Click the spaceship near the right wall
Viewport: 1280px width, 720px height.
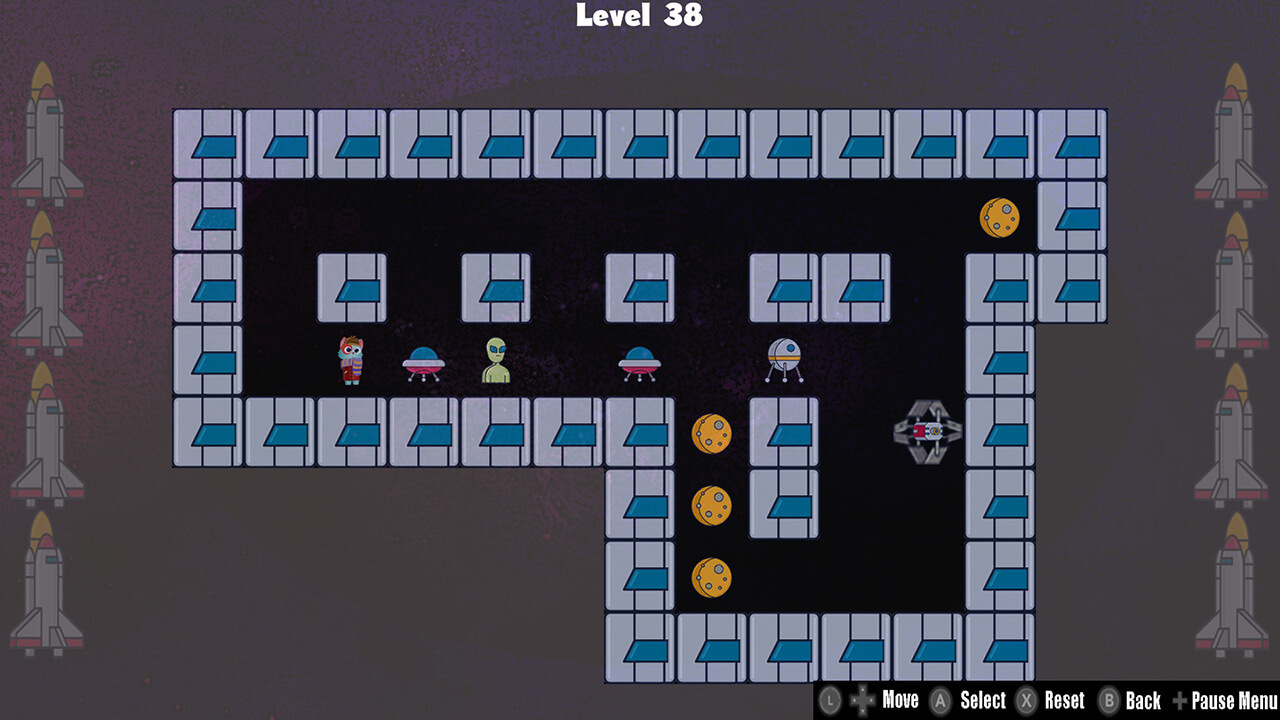click(925, 432)
